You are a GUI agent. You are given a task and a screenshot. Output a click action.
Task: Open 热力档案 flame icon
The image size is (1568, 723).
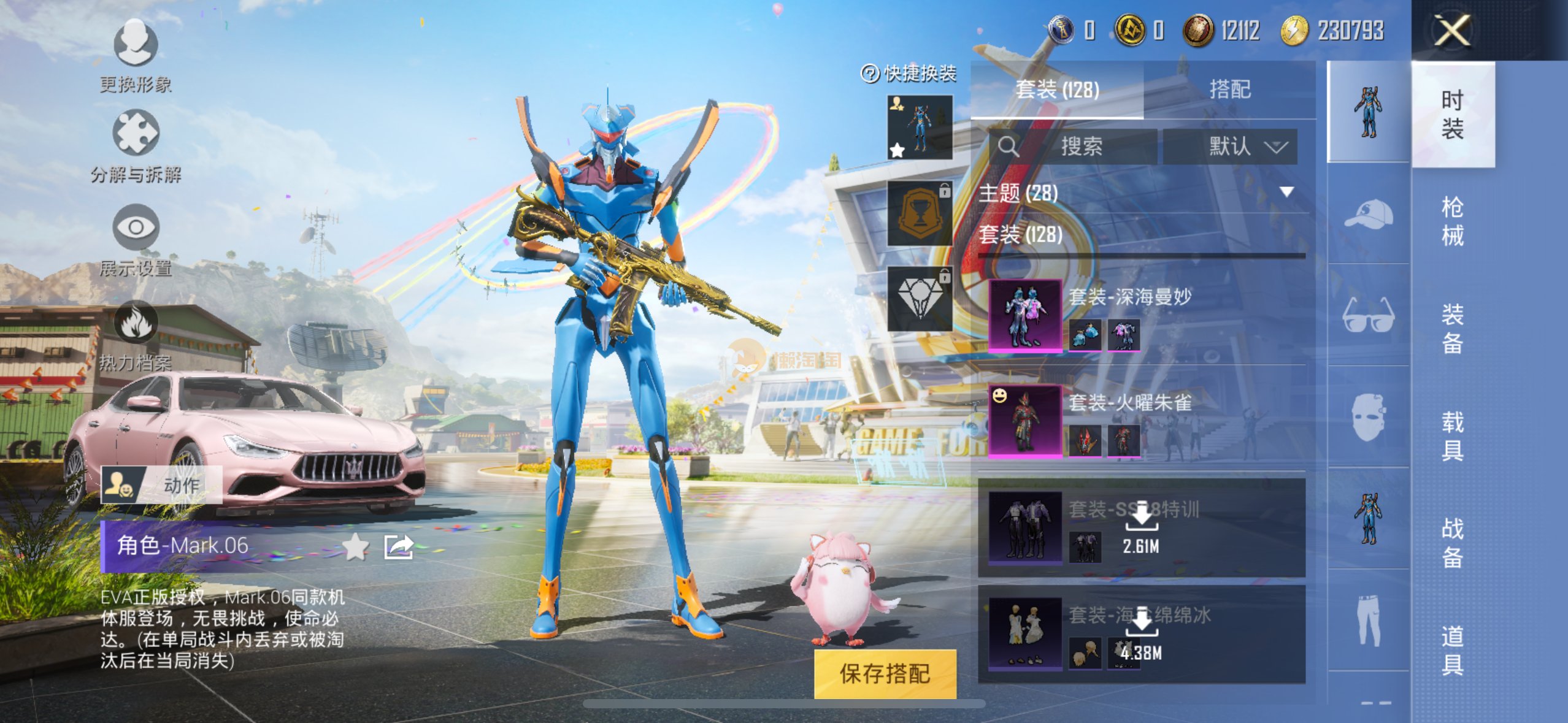(136, 323)
